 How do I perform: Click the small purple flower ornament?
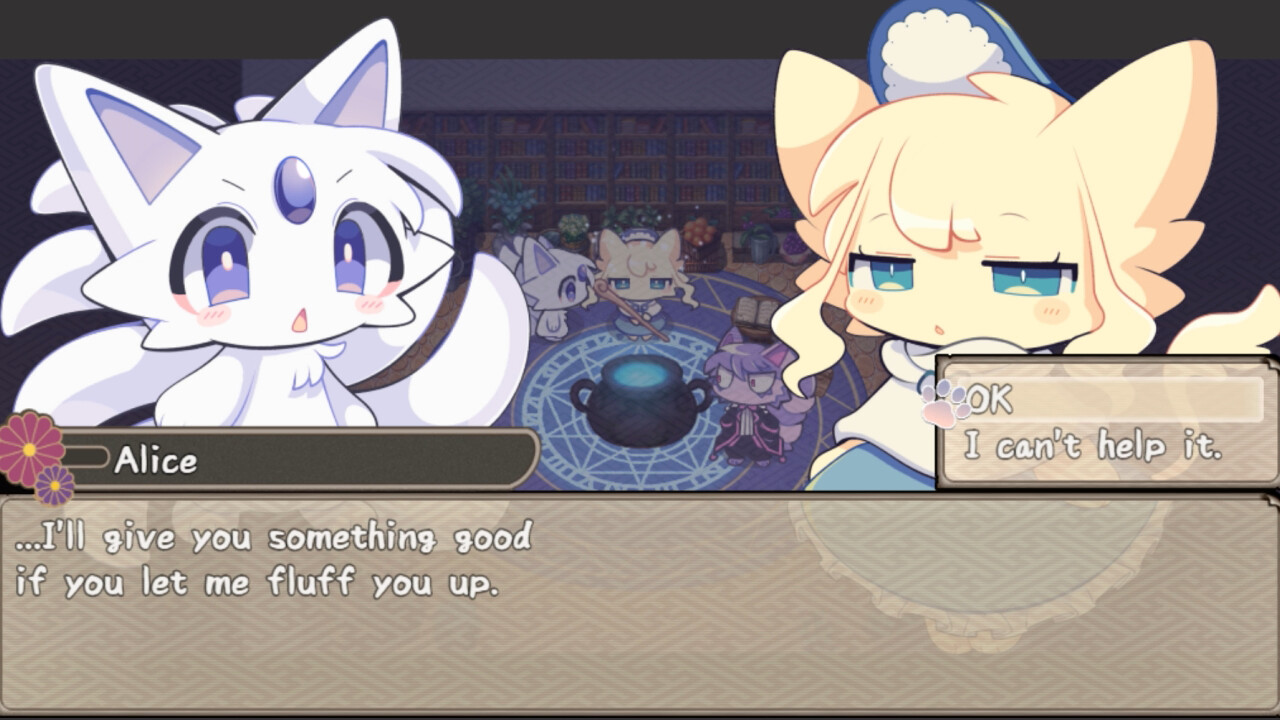(55, 487)
